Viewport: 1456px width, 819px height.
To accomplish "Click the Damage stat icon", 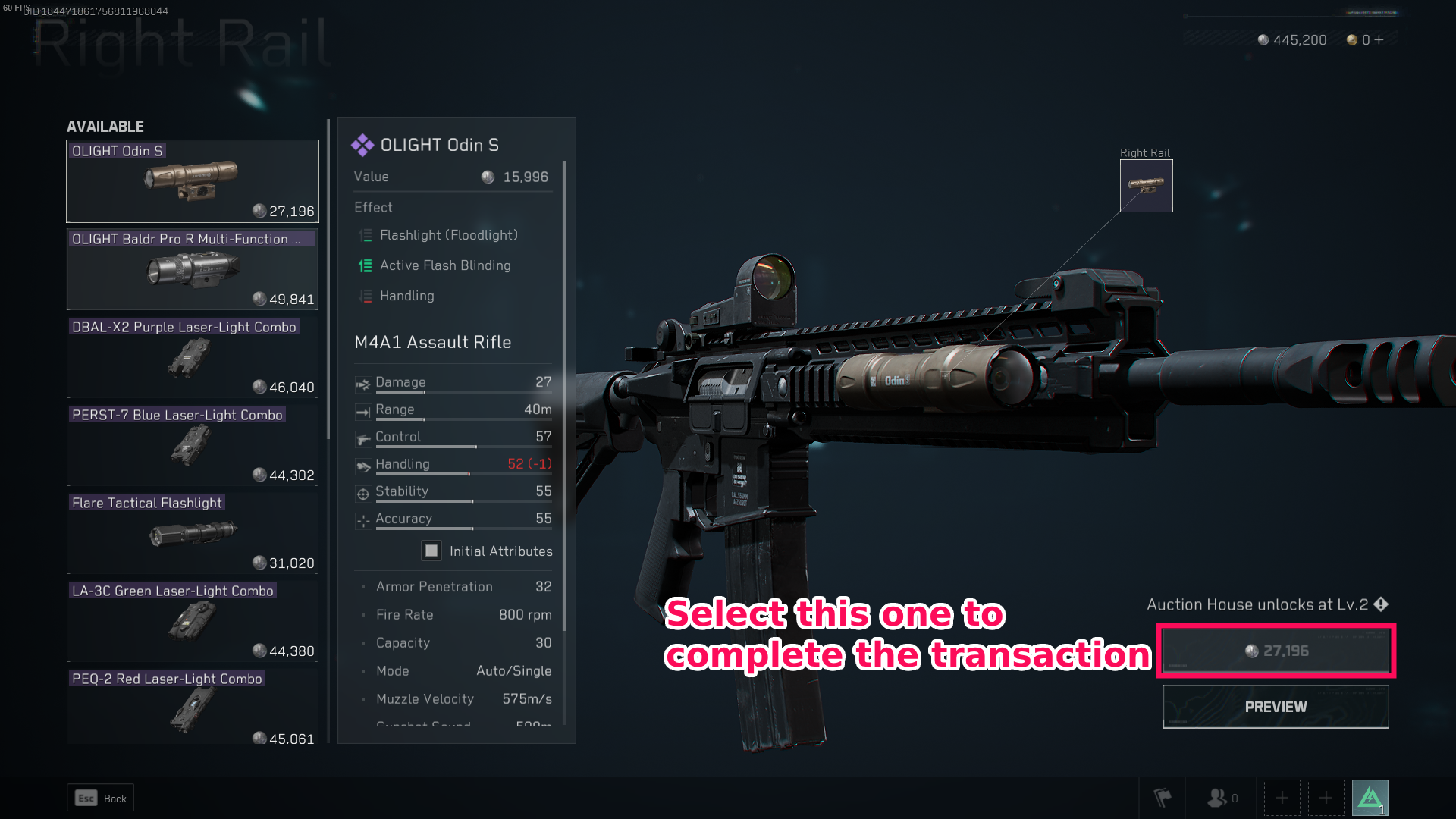I will click(x=363, y=384).
